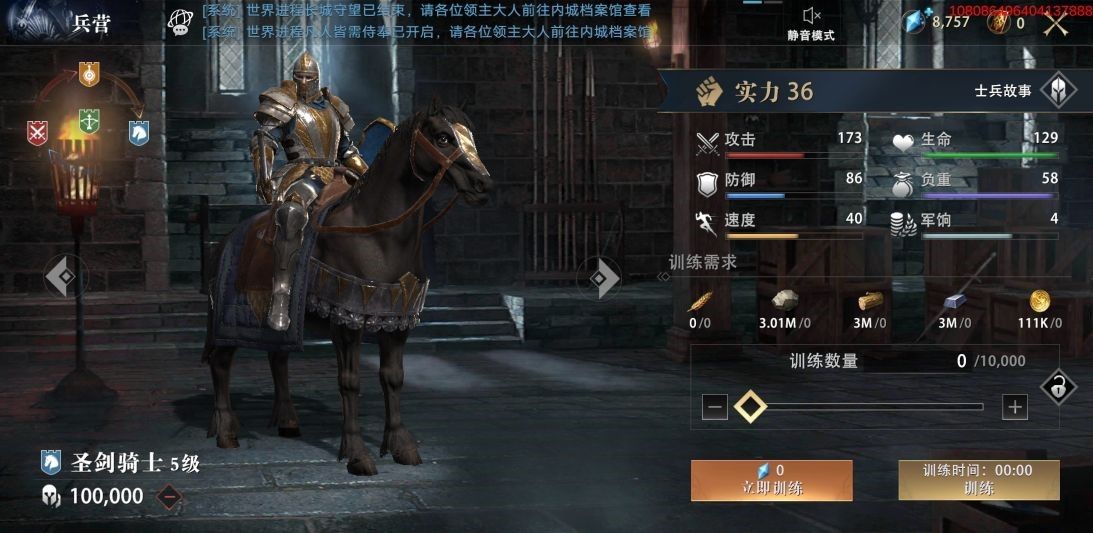Dismiss soldiers with the red minus icon
This screenshot has width=1093, height=533.
[170, 496]
